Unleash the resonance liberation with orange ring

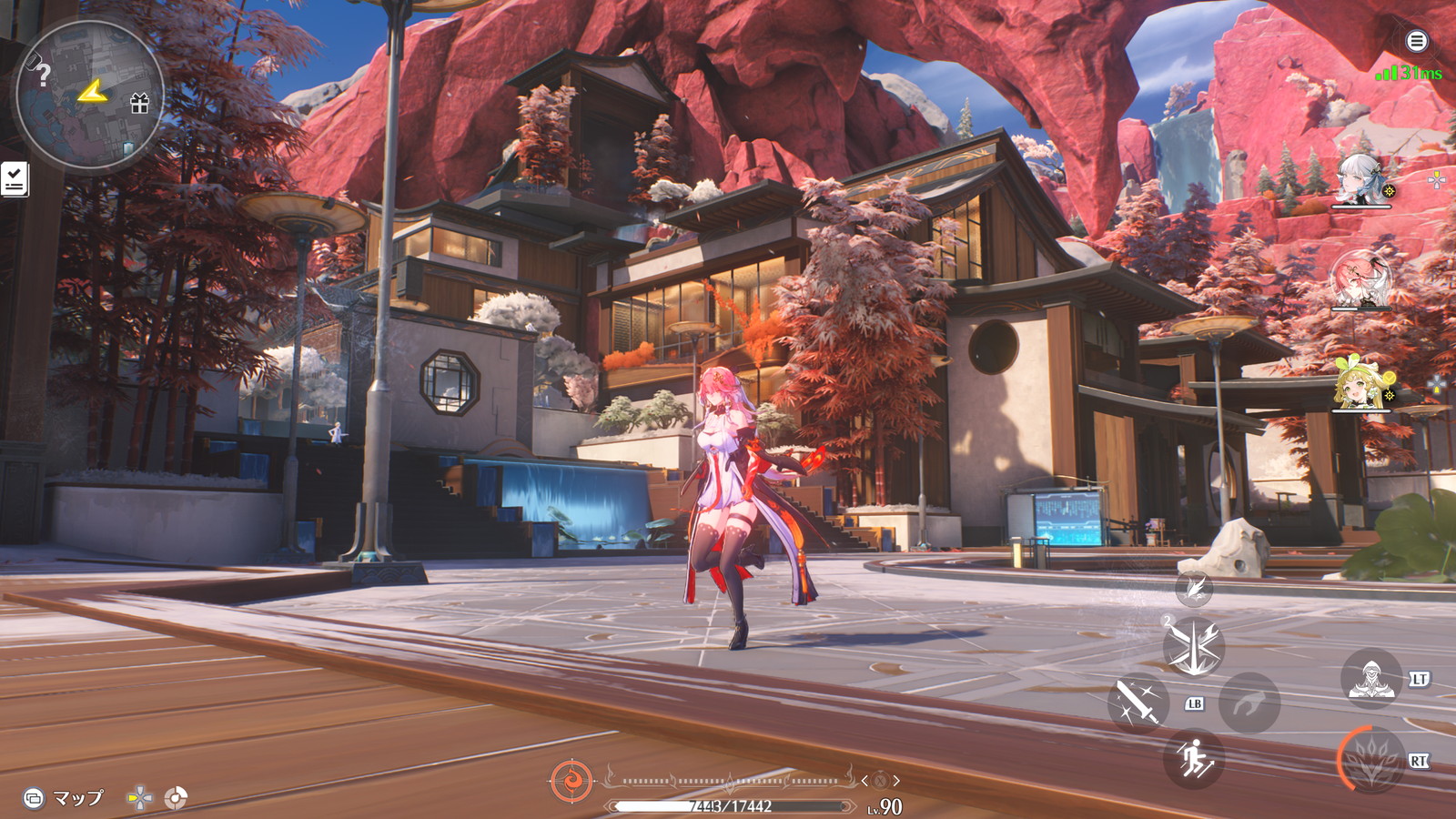[x=1371, y=759]
